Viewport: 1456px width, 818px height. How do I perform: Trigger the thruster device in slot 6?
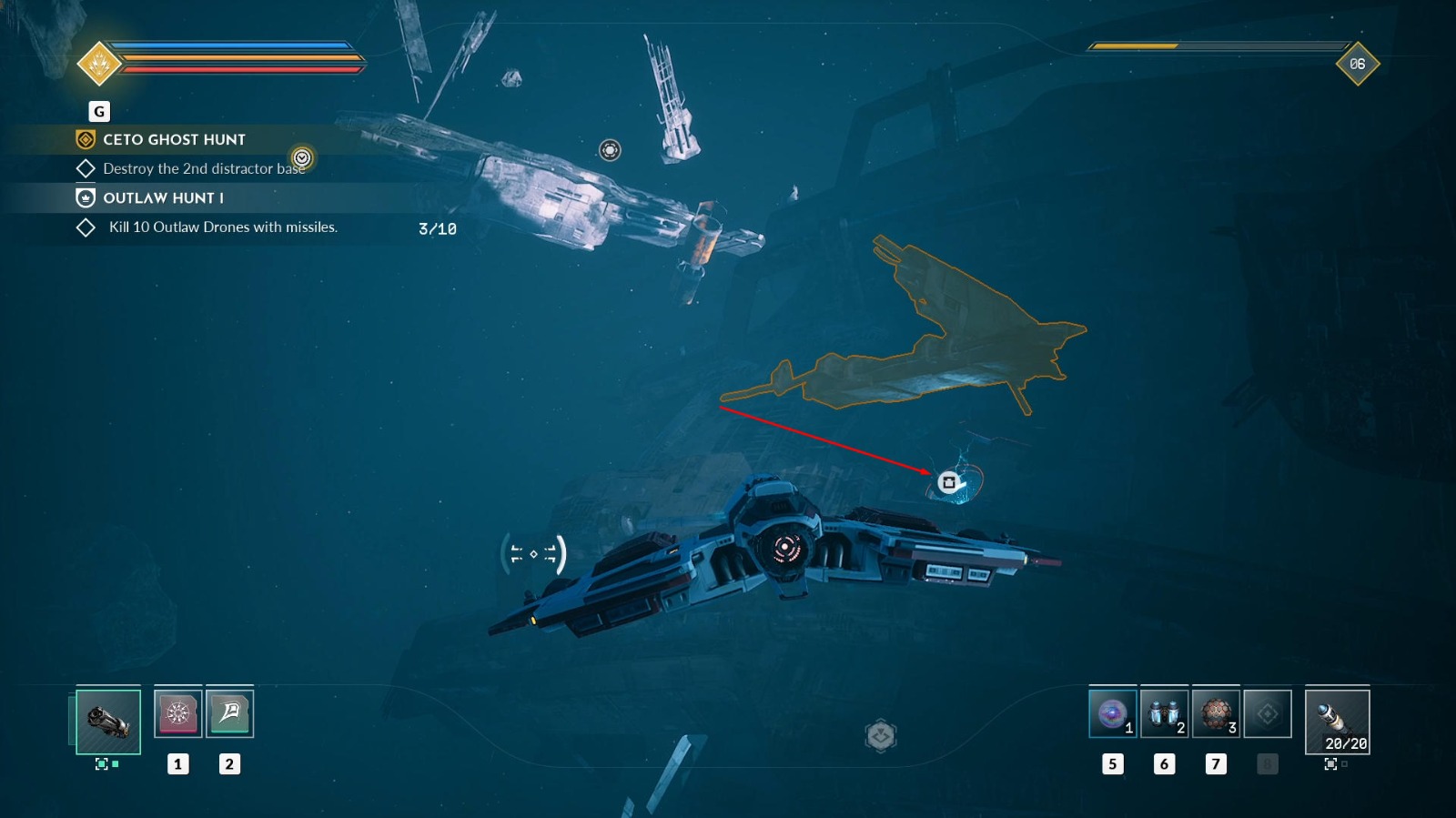1166,713
